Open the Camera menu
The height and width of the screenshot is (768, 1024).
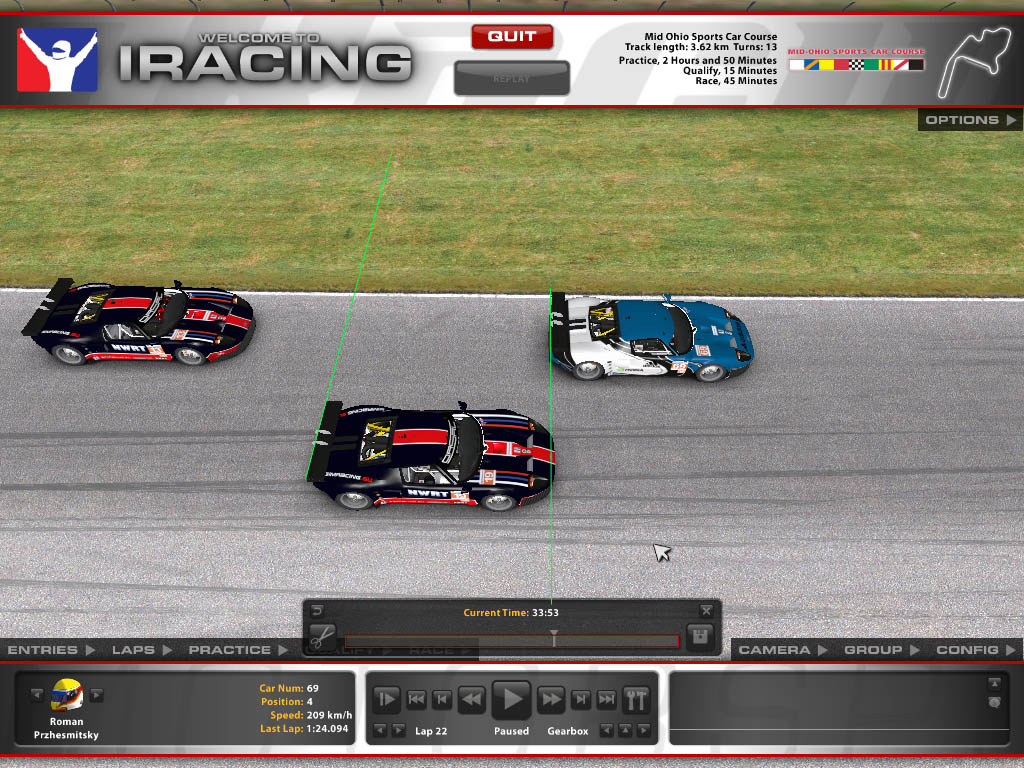click(x=781, y=650)
